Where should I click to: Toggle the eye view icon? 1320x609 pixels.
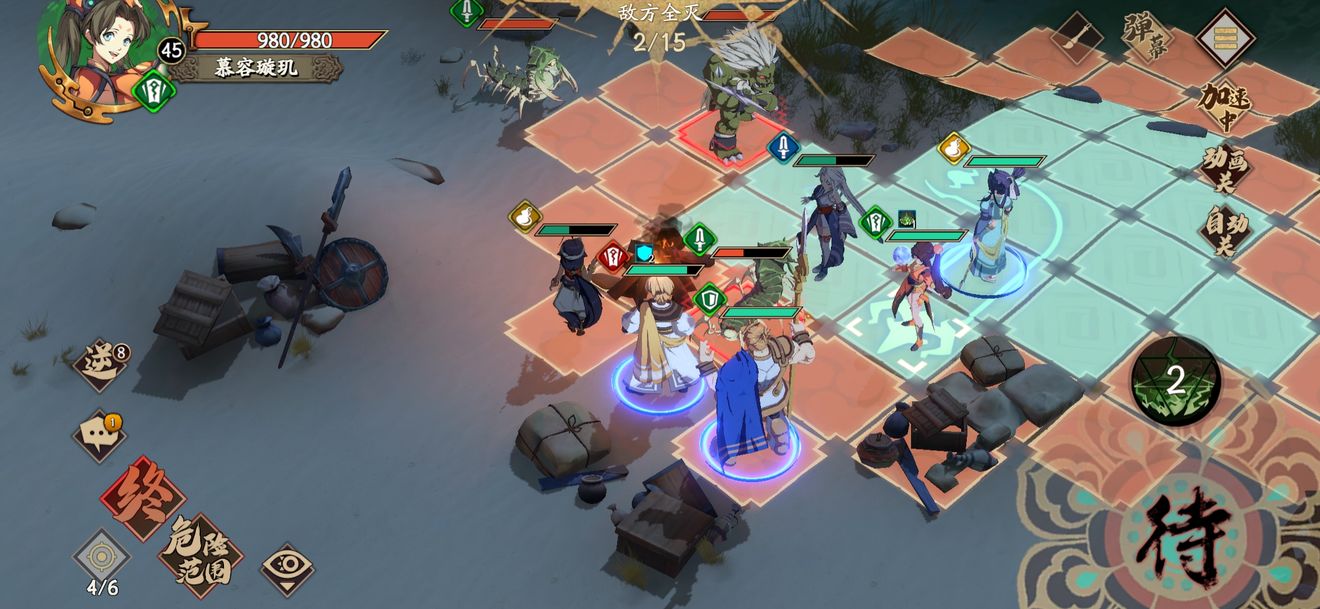[287, 568]
